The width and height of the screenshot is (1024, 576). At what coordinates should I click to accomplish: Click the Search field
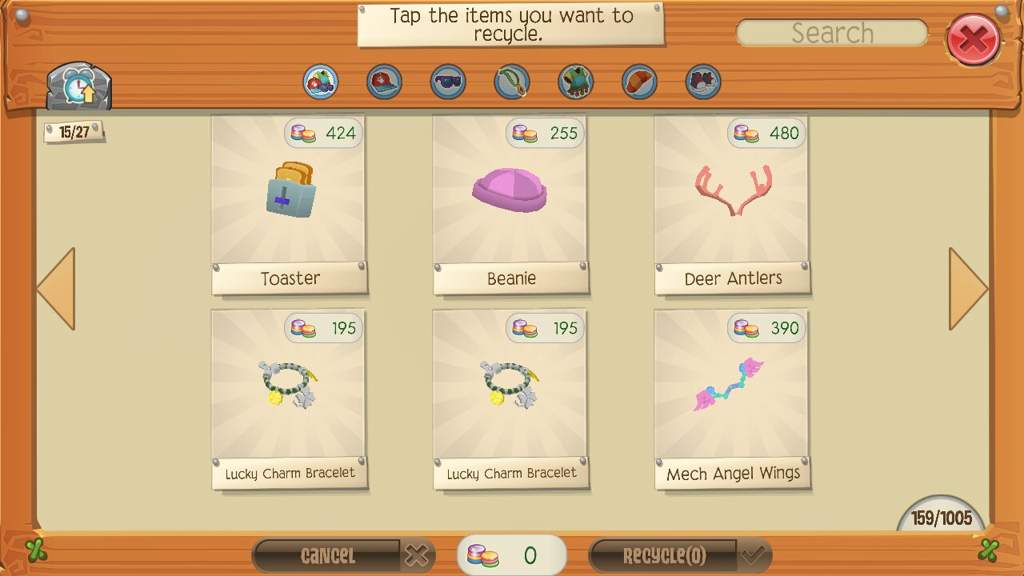click(x=832, y=33)
